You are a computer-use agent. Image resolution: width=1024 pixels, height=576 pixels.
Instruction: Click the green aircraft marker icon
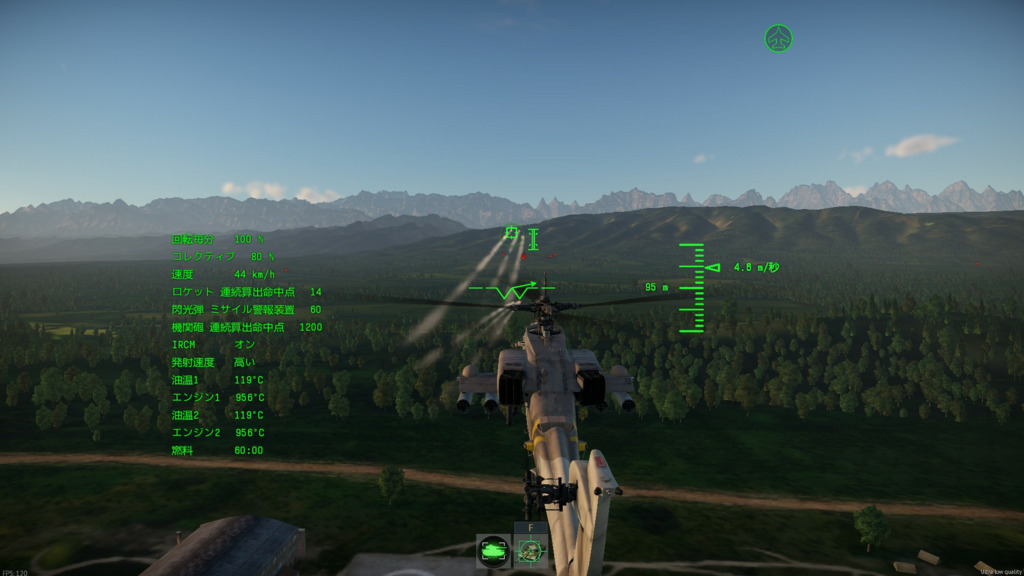point(778,39)
